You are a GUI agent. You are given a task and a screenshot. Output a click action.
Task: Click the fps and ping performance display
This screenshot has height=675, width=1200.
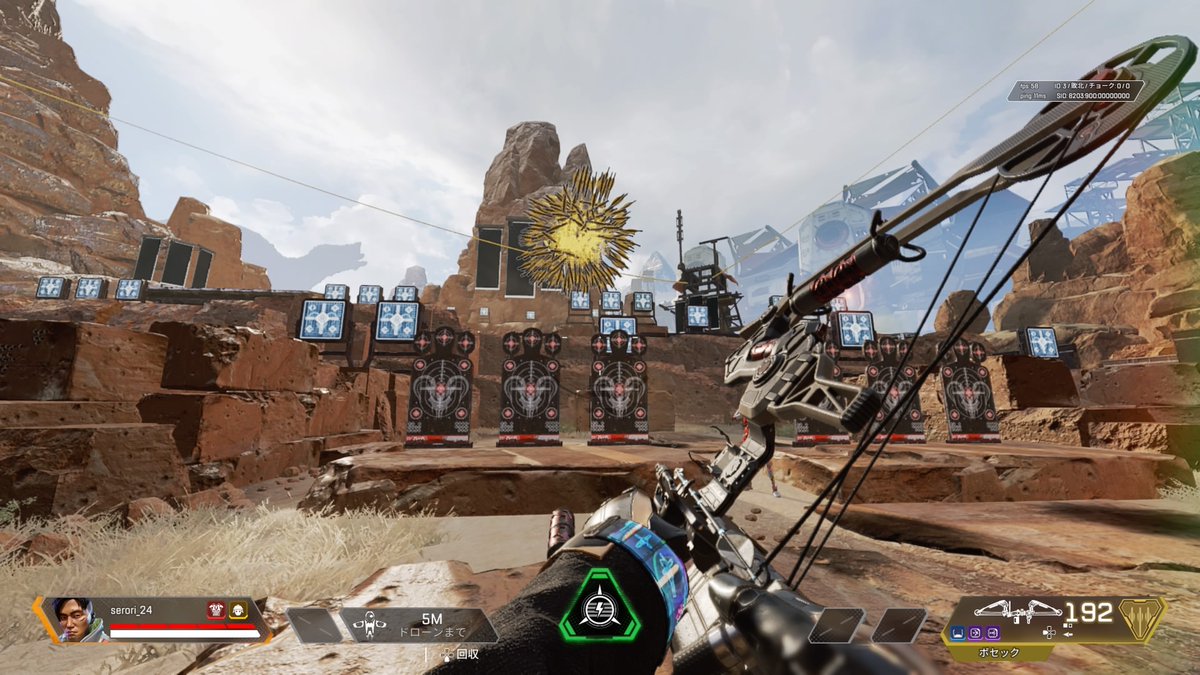(x=1075, y=91)
